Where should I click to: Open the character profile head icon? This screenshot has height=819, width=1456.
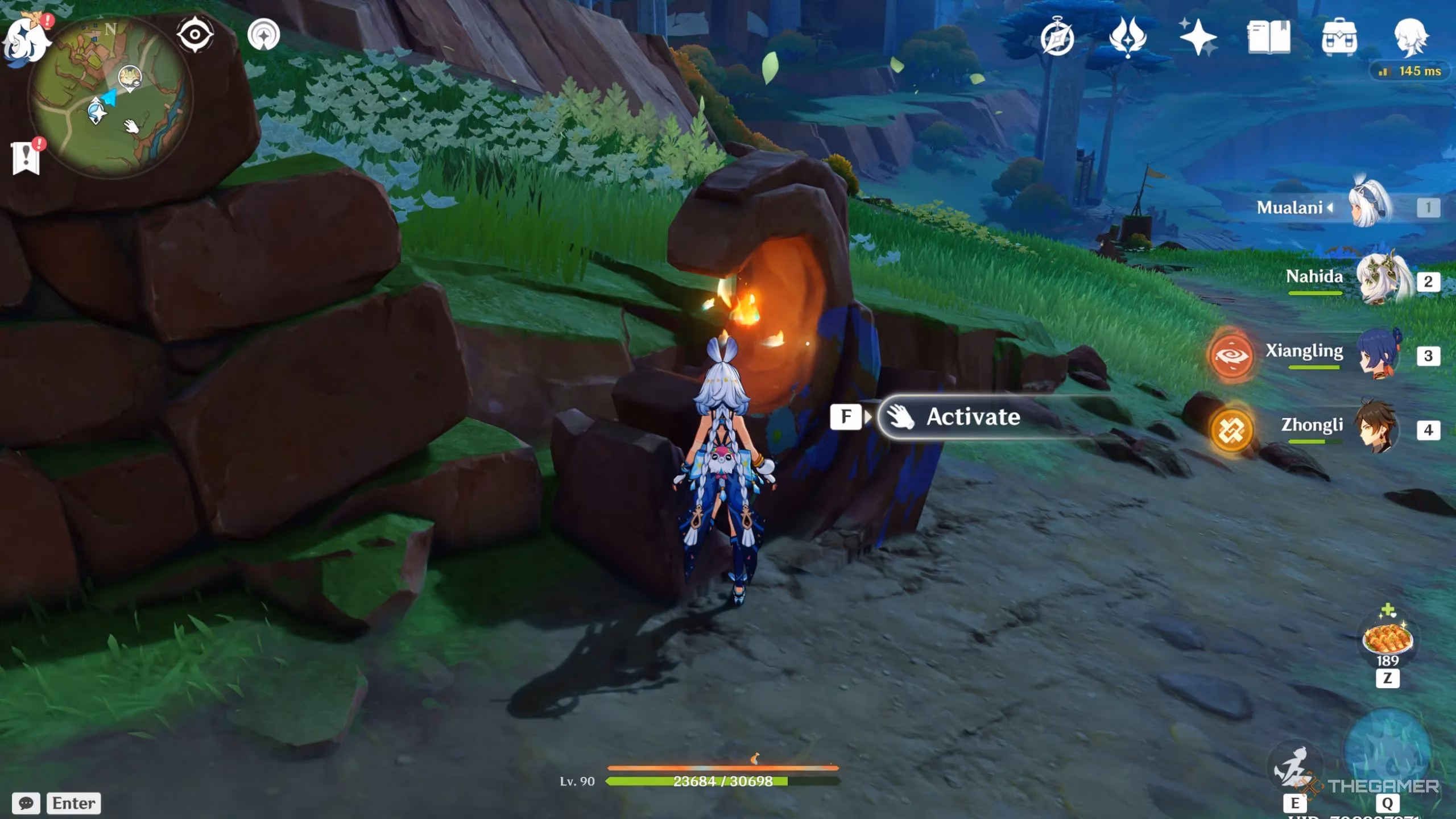click(1410, 38)
